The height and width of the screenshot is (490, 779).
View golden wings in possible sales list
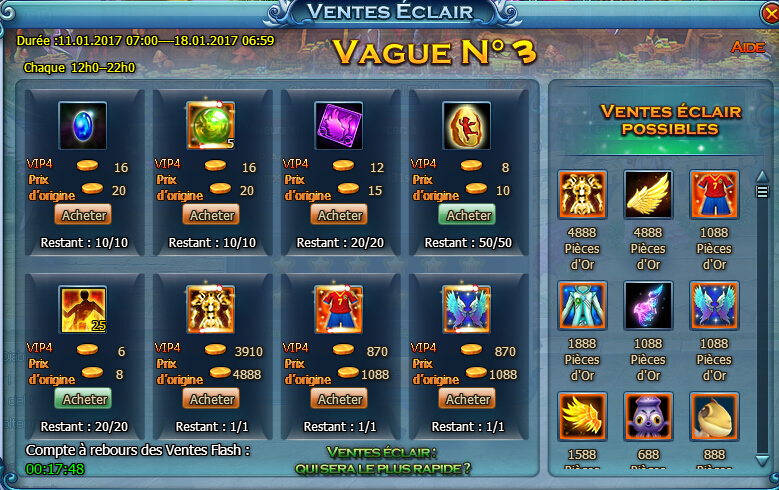(648, 195)
